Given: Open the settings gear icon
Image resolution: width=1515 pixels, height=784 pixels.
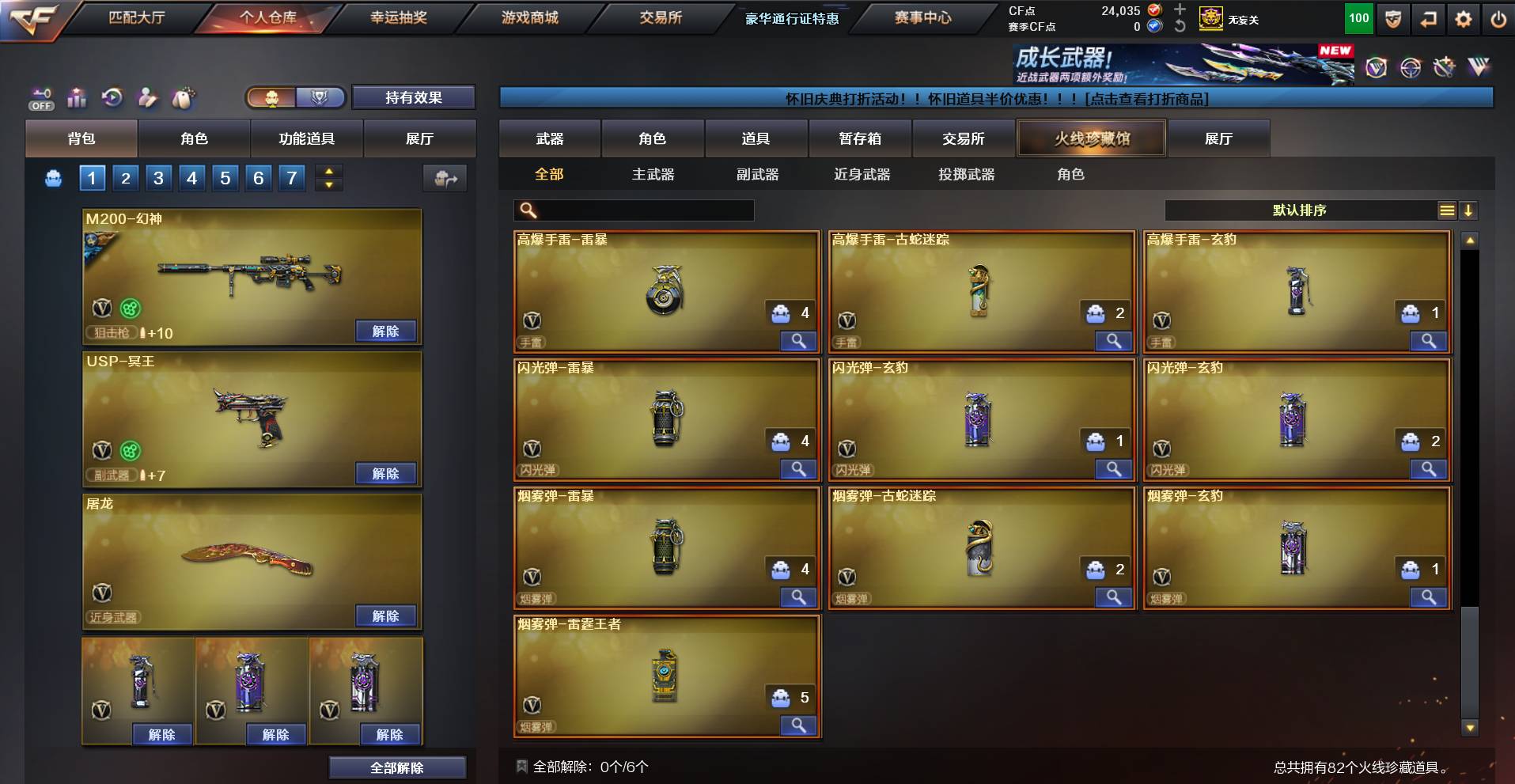Looking at the screenshot, I should pyautogui.click(x=1462, y=20).
